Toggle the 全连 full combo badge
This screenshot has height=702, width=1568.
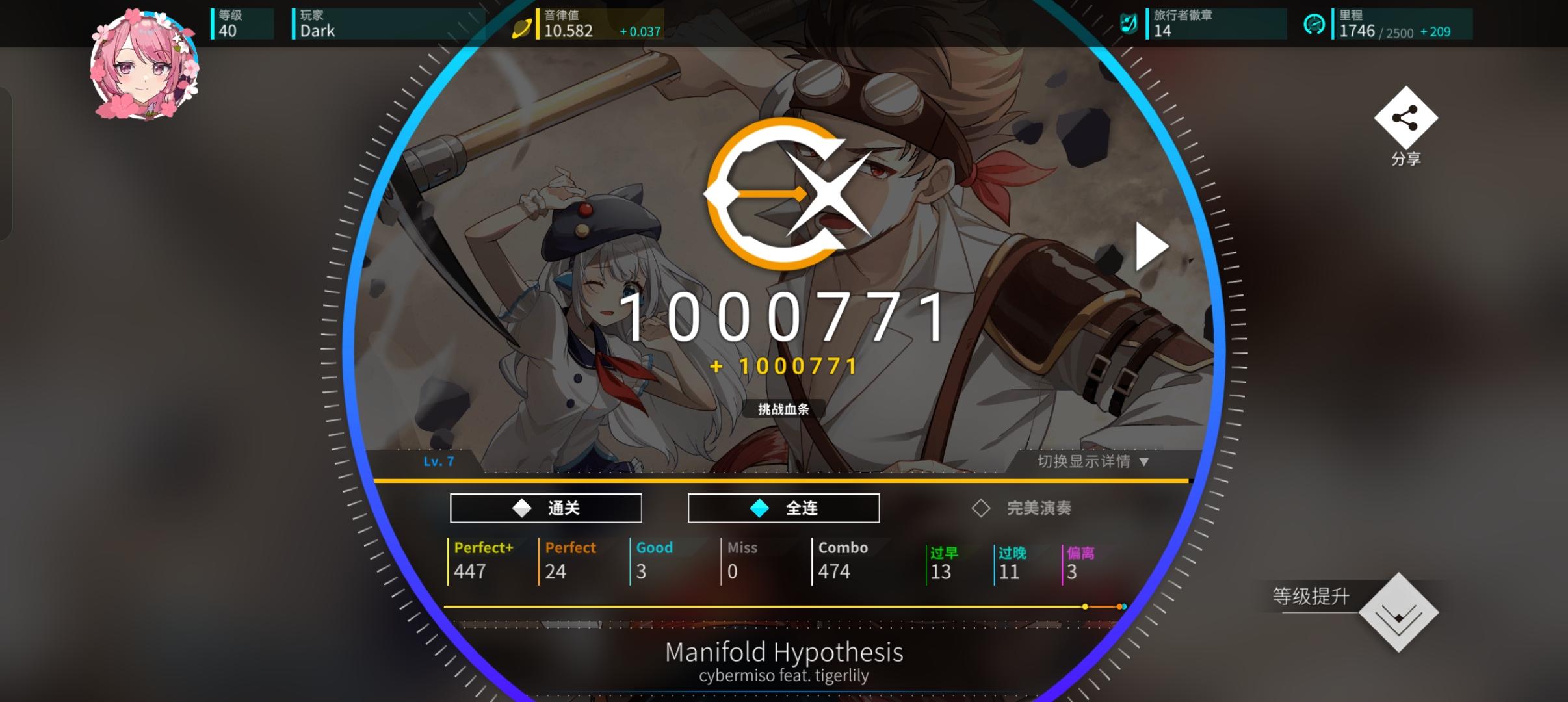click(x=783, y=508)
